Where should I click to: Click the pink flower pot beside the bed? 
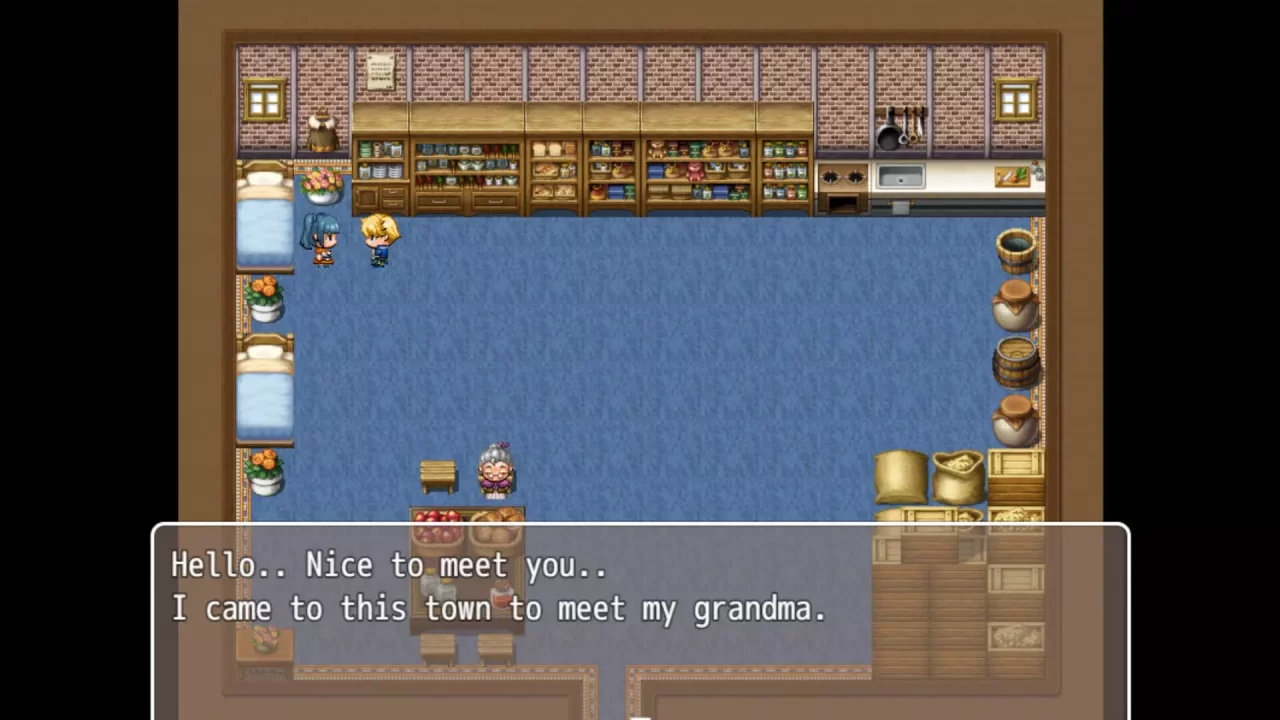[x=321, y=185]
